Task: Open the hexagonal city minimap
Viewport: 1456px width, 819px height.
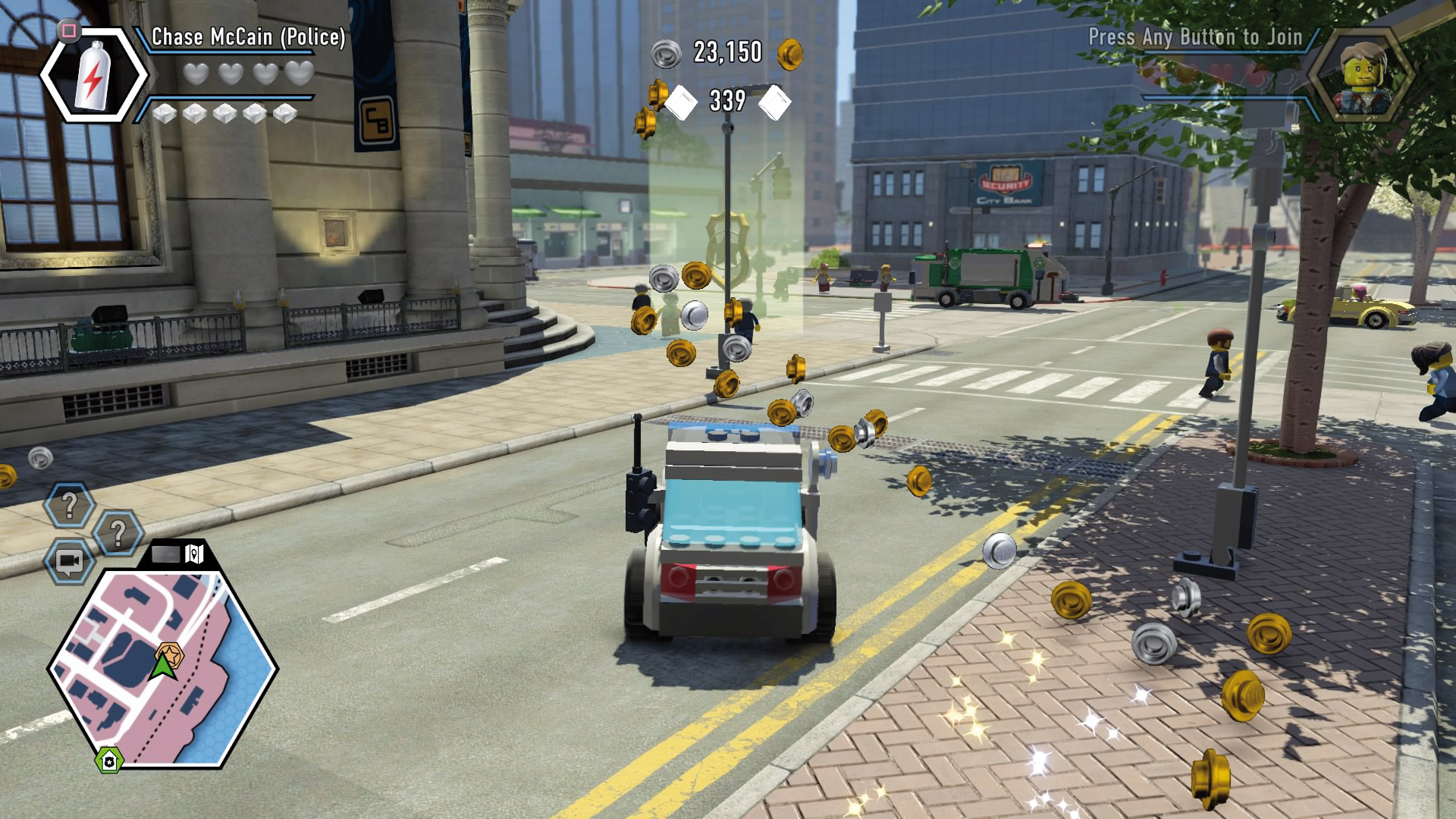Action: 162,667
